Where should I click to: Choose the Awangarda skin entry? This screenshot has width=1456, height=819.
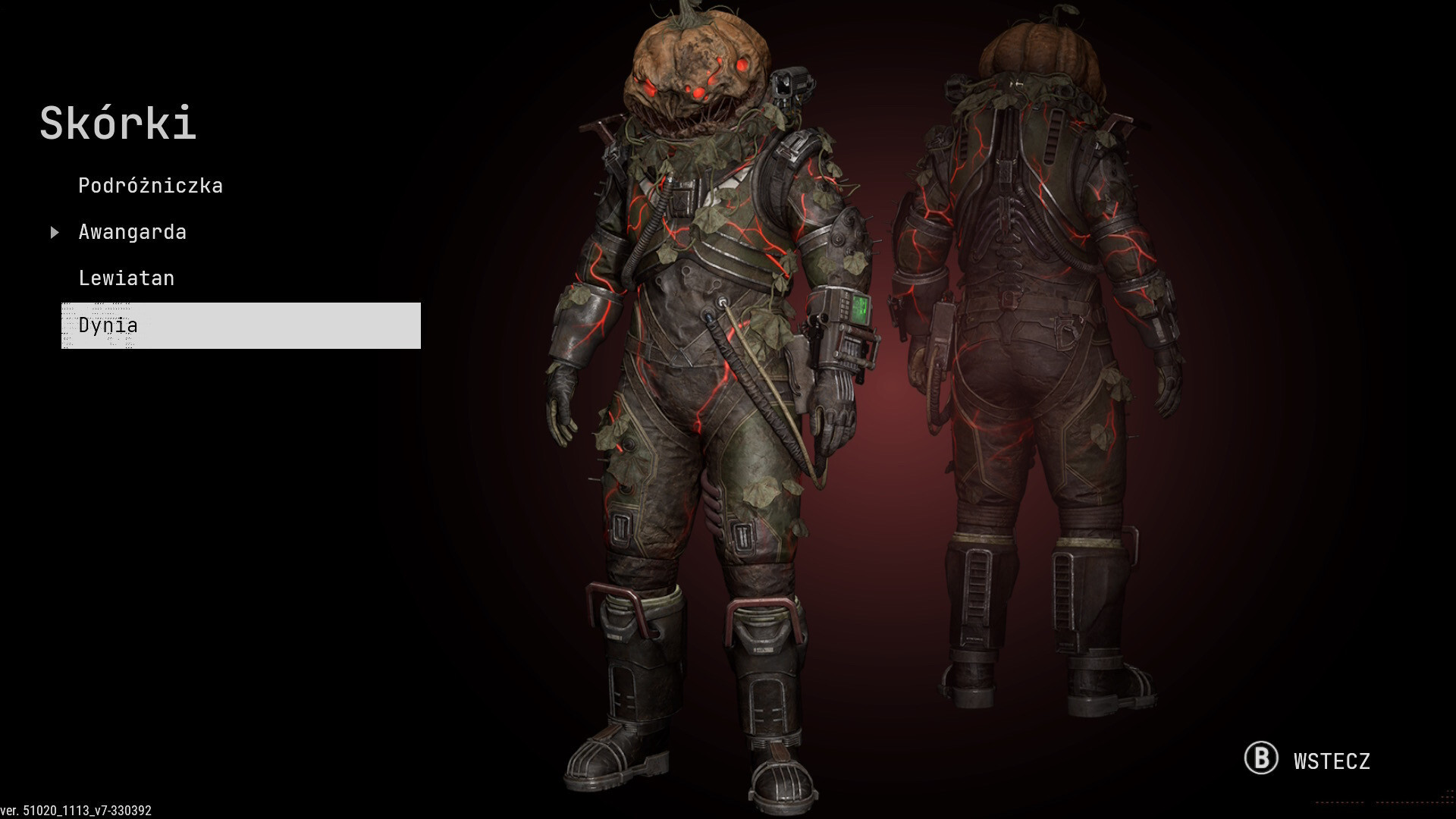click(132, 232)
